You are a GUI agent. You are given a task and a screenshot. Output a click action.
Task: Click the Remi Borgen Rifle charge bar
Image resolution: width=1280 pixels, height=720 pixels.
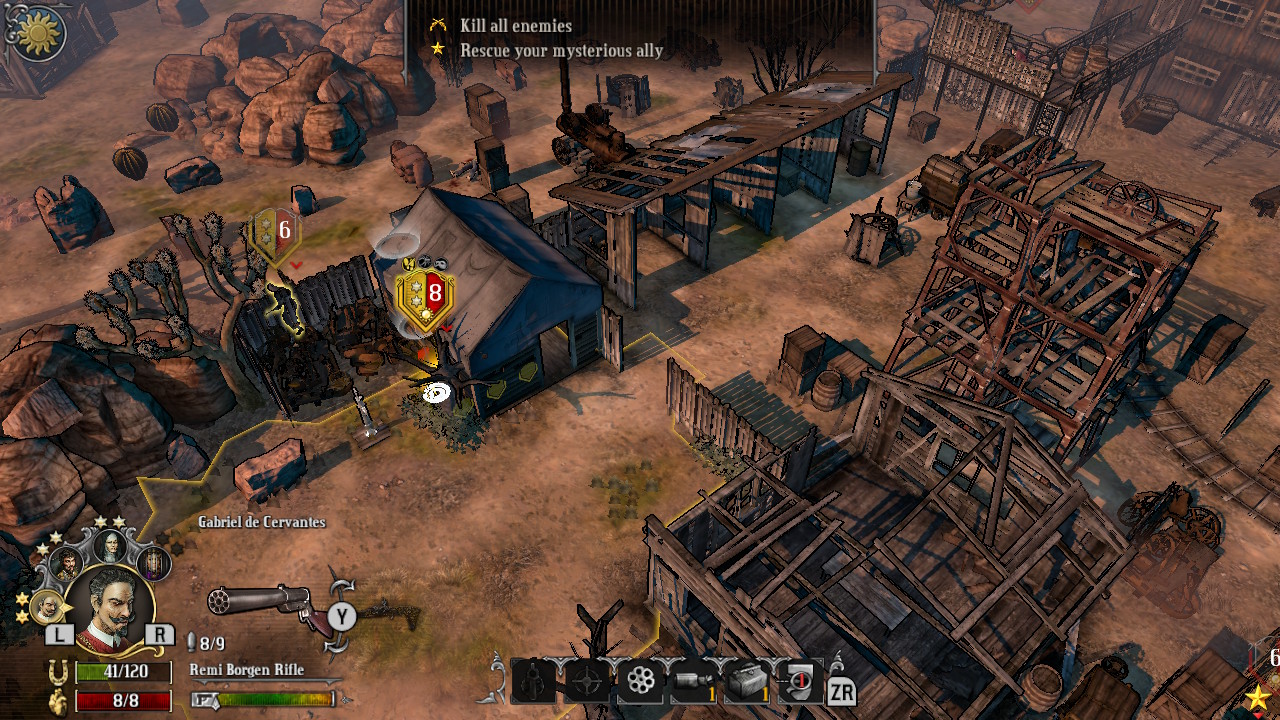point(275,699)
